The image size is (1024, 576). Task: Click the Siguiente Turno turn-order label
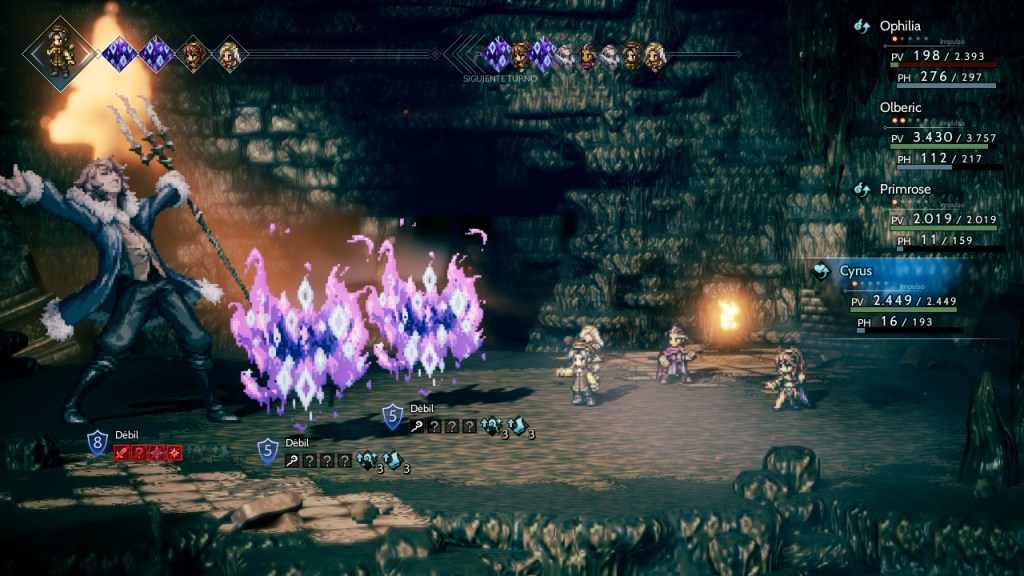pyautogui.click(x=501, y=77)
